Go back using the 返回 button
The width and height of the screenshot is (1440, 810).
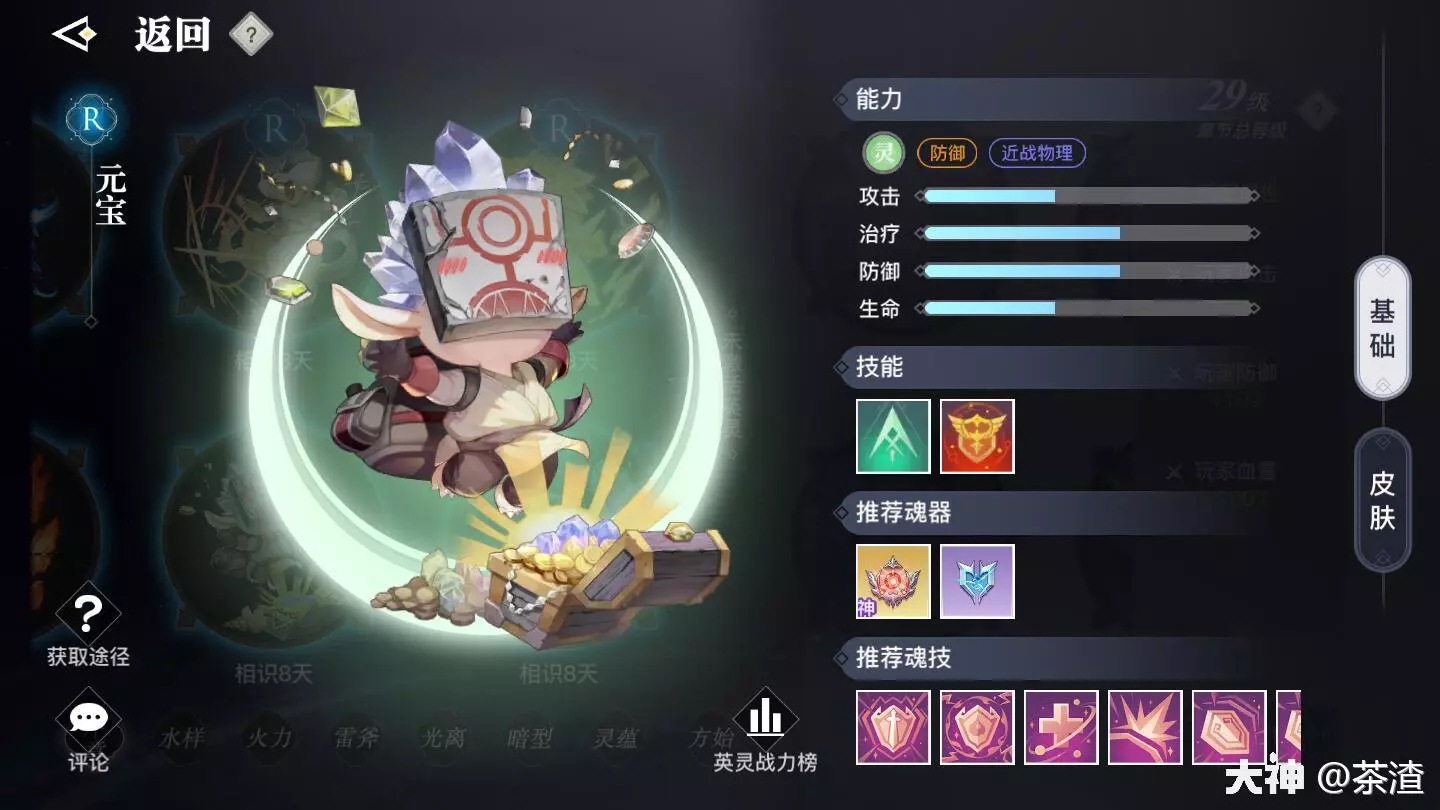[130, 36]
